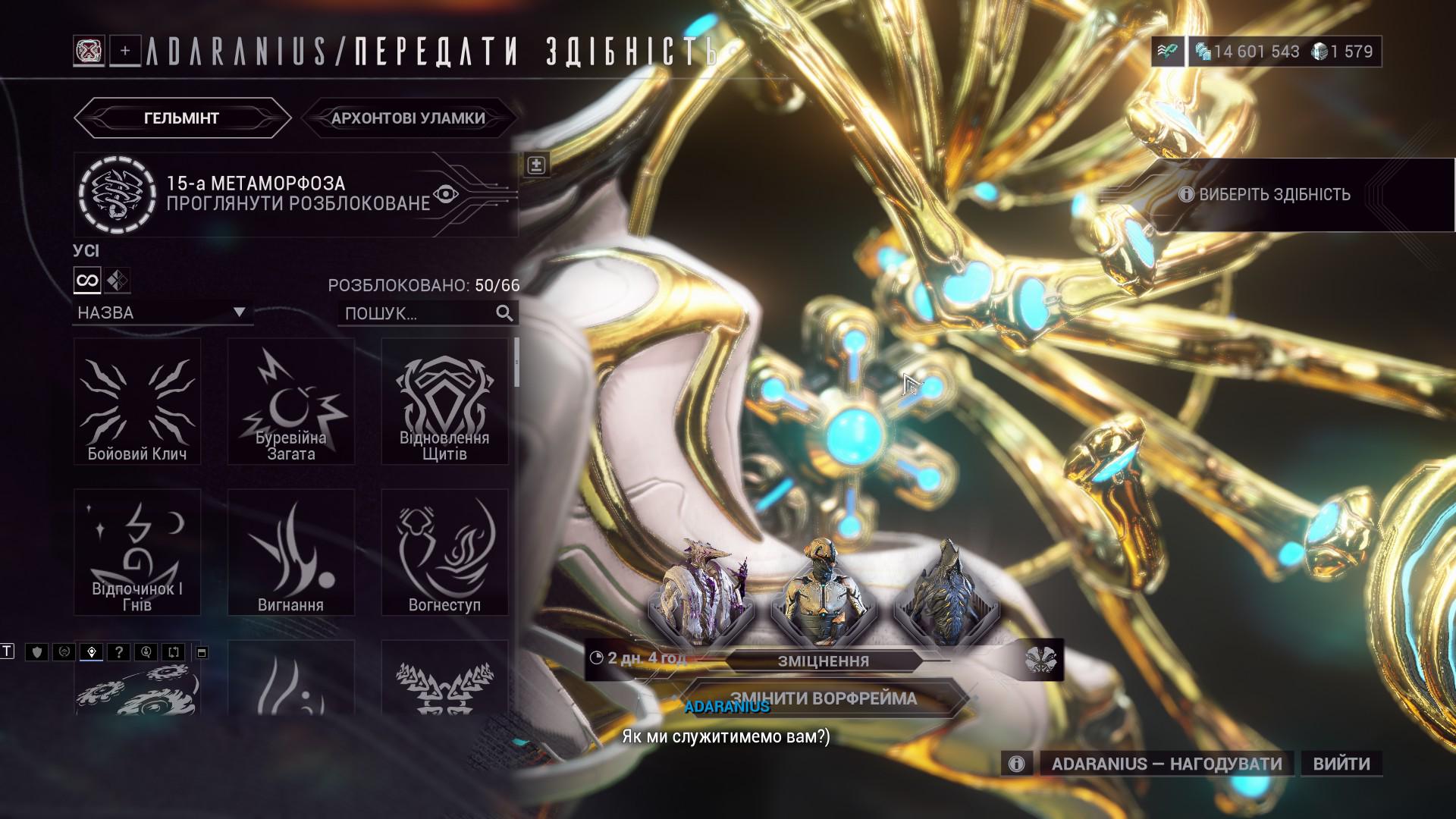Click the ЗМІЦНЕННЯ progress bar
Viewport: 1456px width, 819px height.
(824, 661)
